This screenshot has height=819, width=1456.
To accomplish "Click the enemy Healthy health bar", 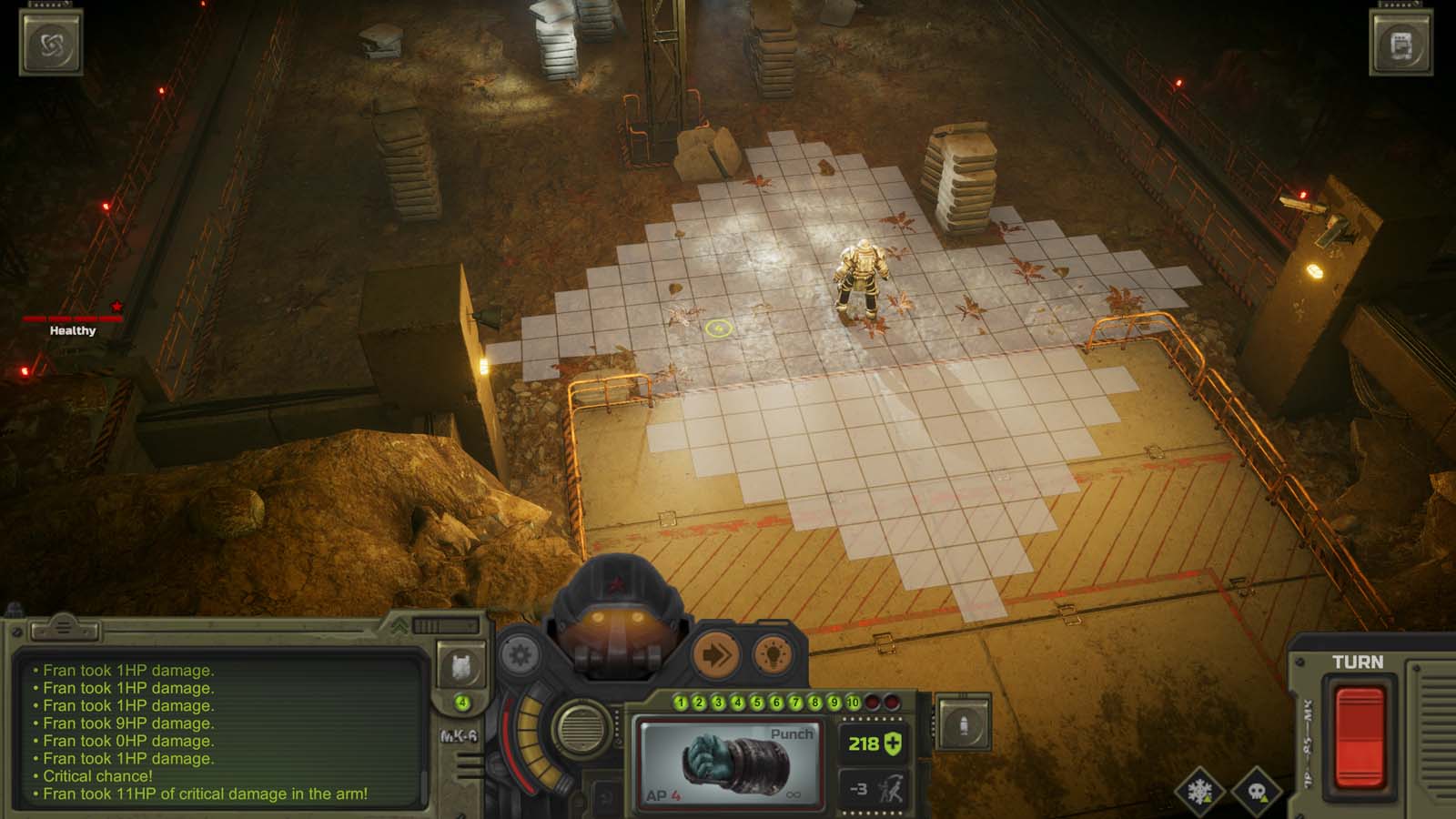I will [x=70, y=319].
